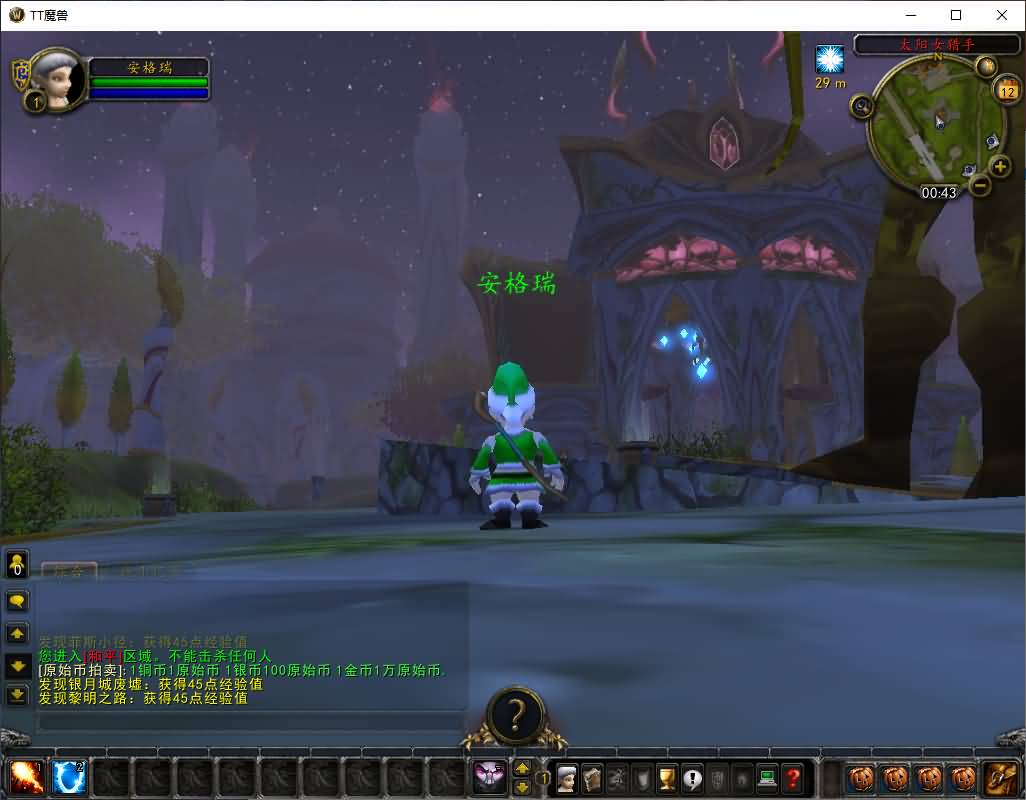Image resolution: width=1026 pixels, height=800 pixels.
Task: Zoom in the minimap with the plus button
Action: (x=999, y=166)
